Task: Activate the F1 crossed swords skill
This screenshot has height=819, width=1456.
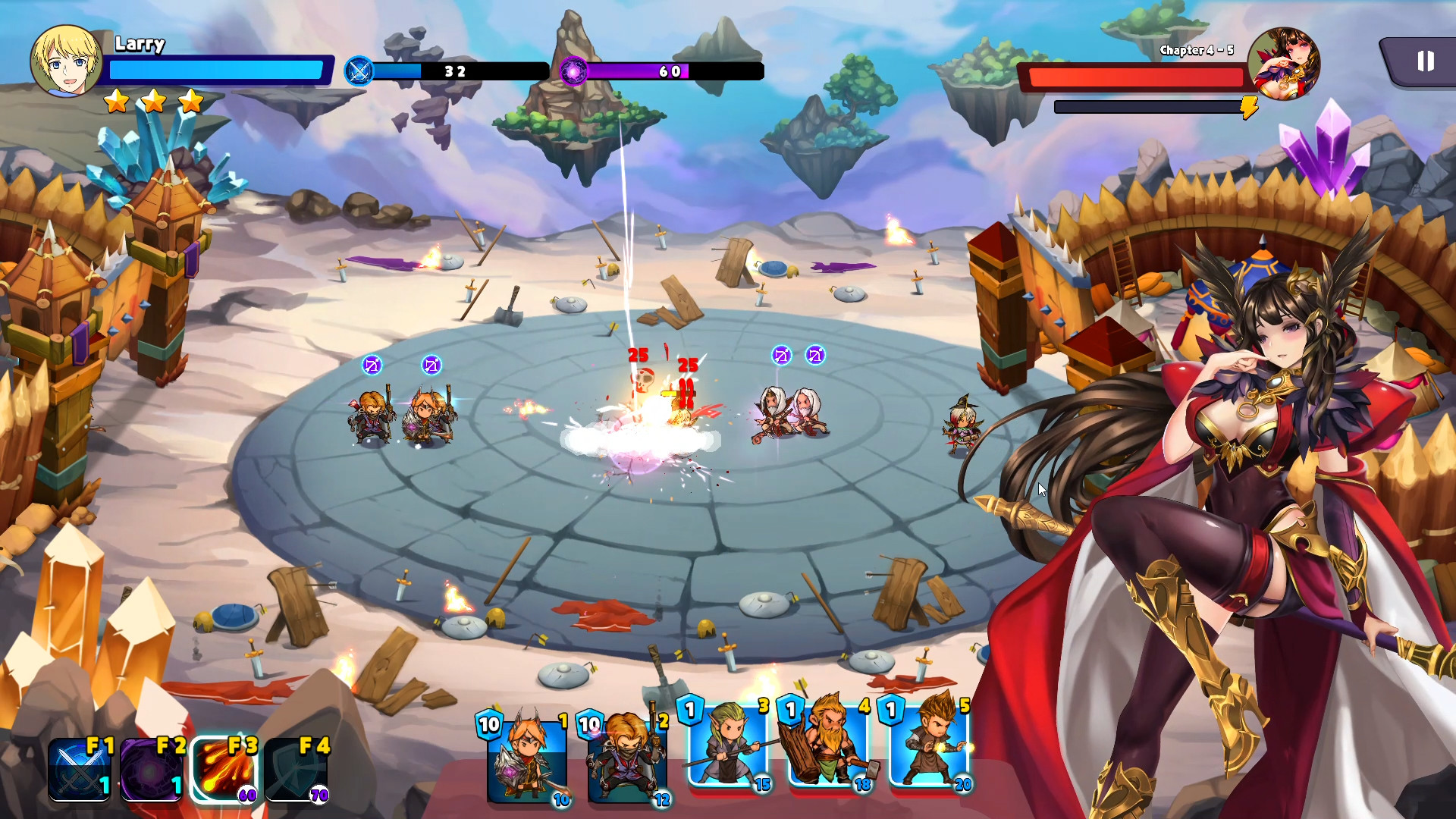Action: [x=80, y=770]
